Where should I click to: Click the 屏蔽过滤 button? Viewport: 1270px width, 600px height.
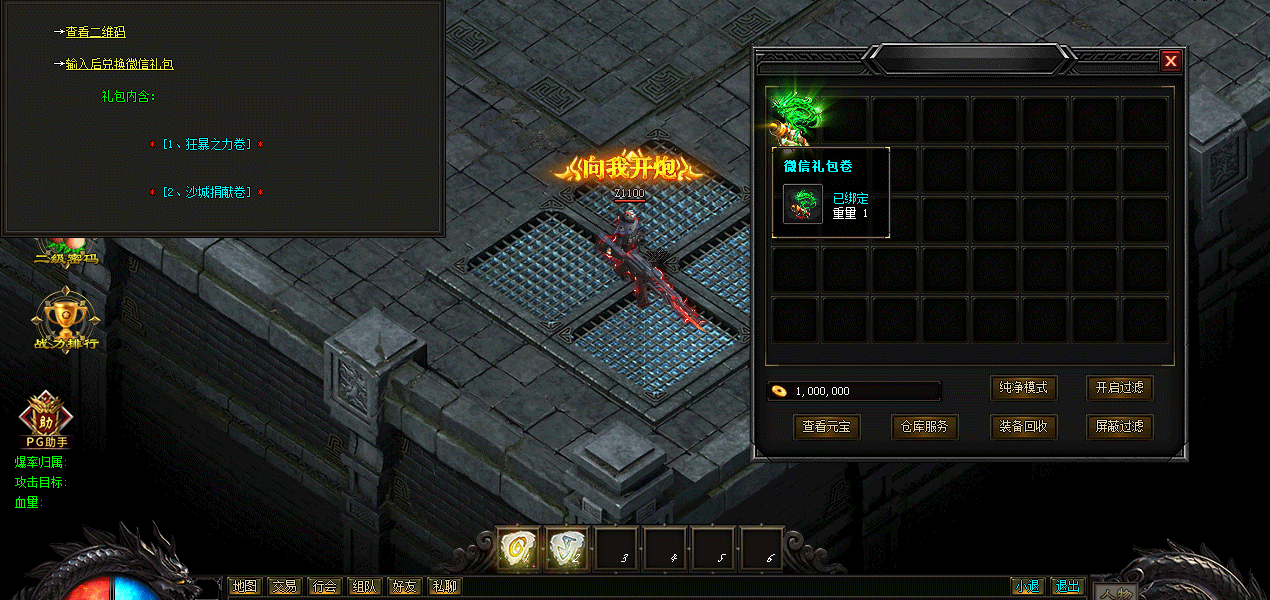[x=1119, y=427]
